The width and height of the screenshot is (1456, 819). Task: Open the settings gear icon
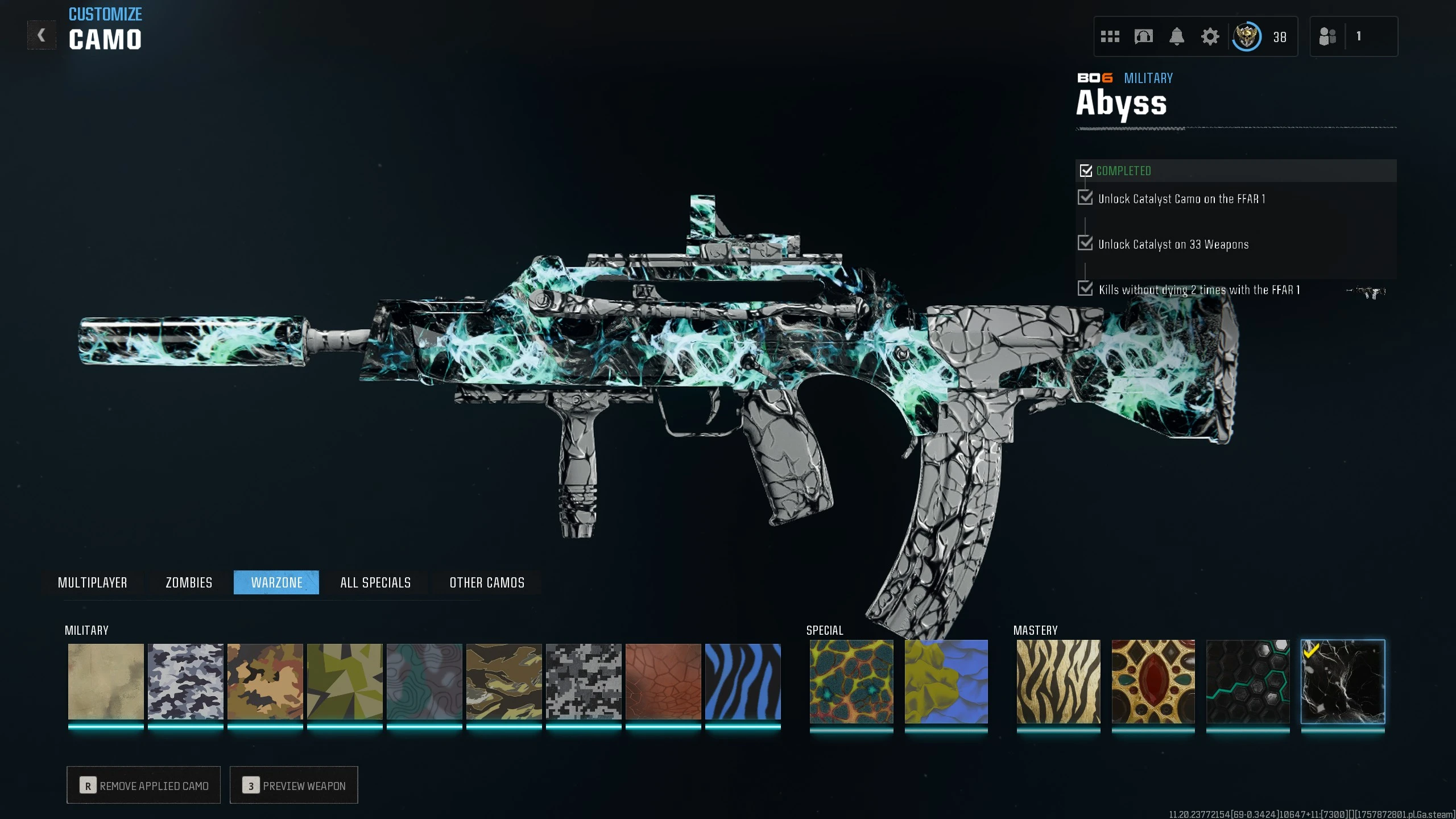click(x=1210, y=37)
